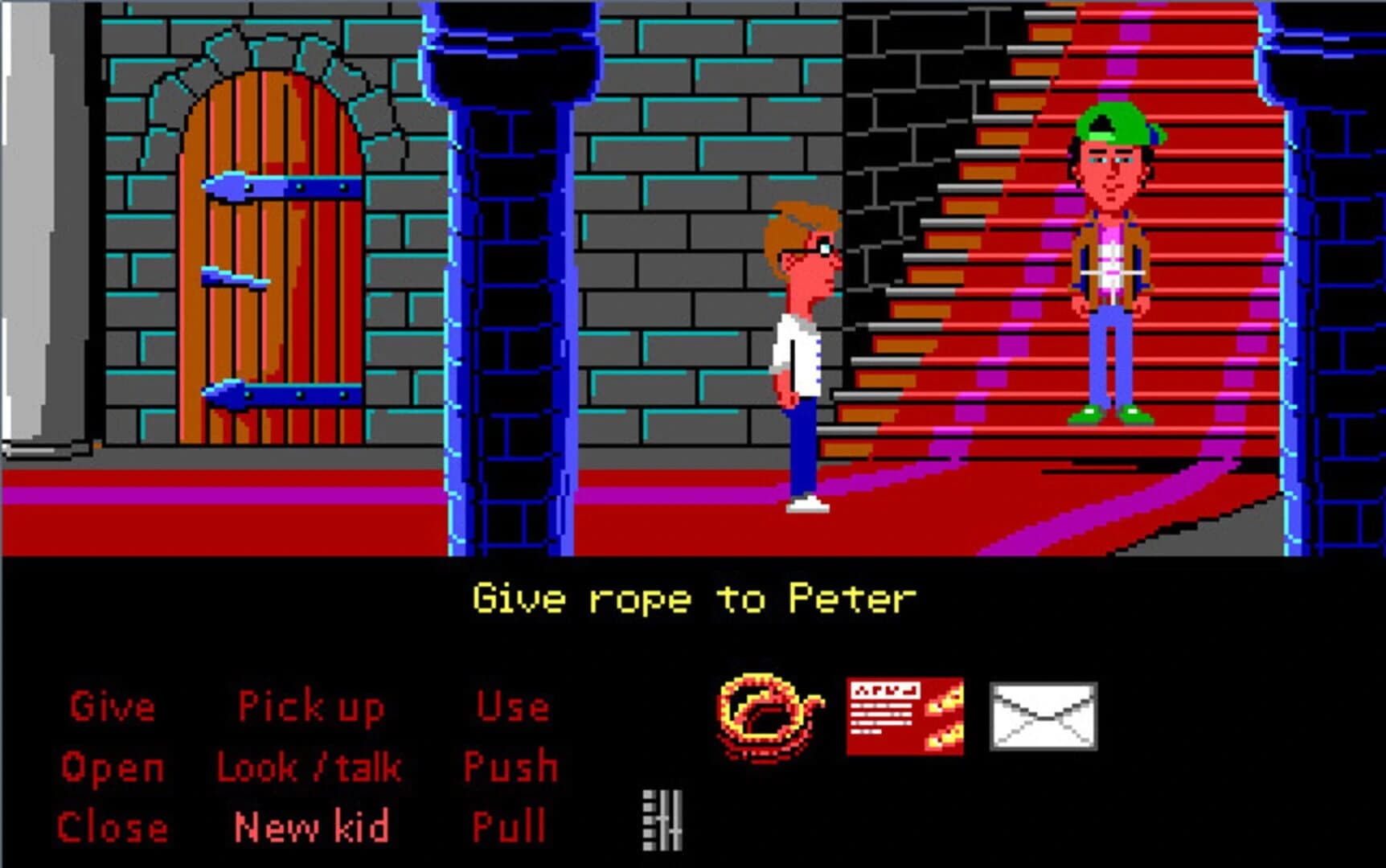
Task: Select New kid to switch characters
Action: click(310, 825)
